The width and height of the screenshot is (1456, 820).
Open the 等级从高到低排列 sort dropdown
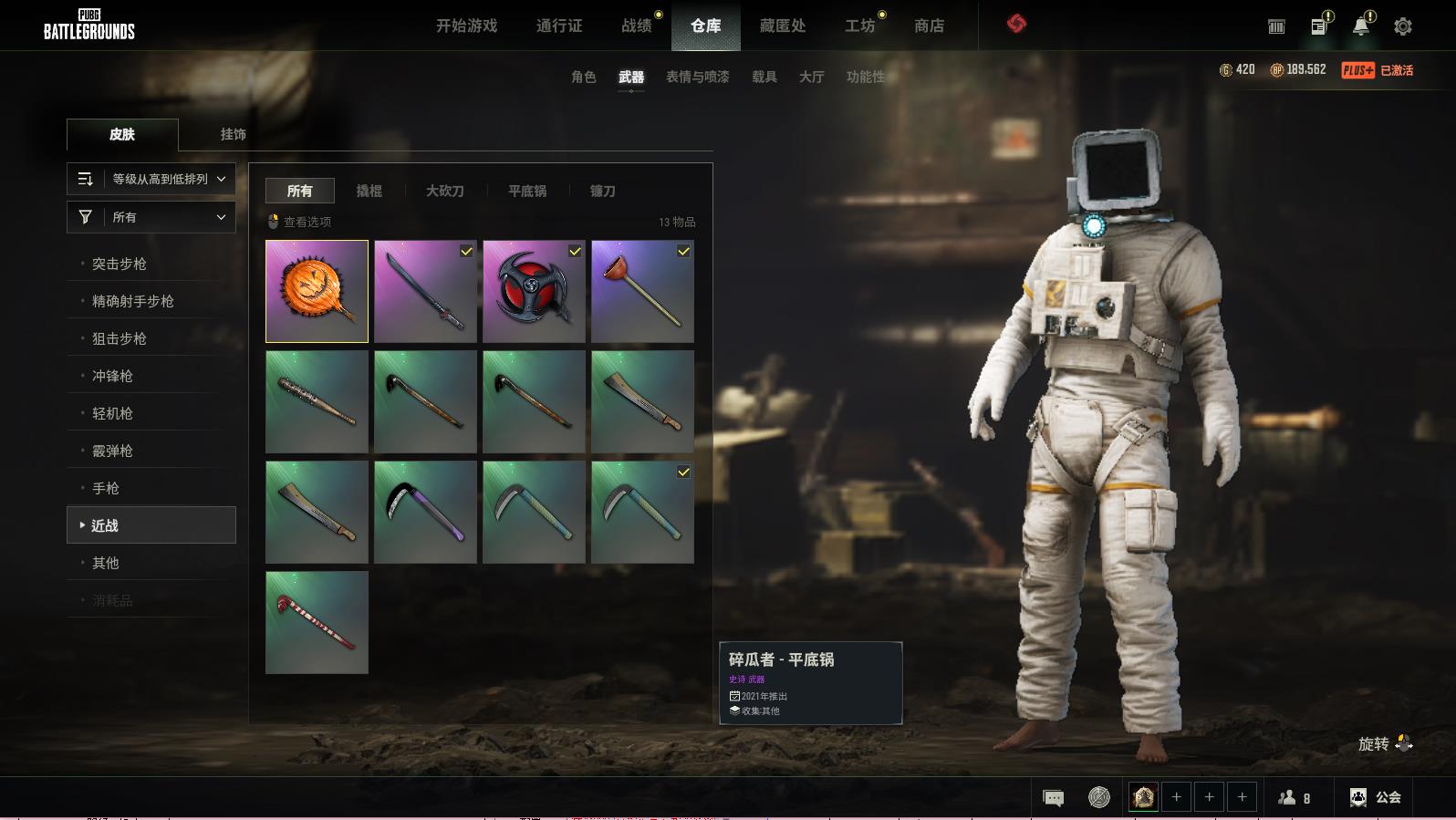151,179
